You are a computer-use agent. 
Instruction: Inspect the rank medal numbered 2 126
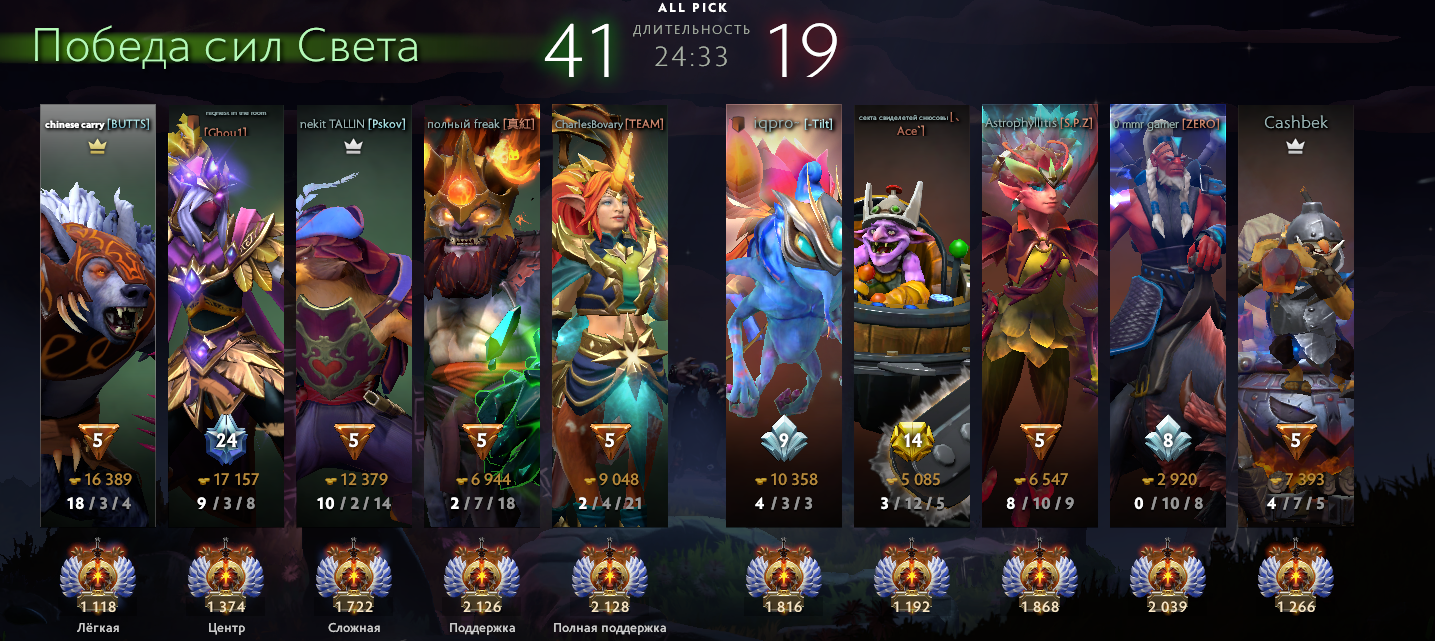482,573
